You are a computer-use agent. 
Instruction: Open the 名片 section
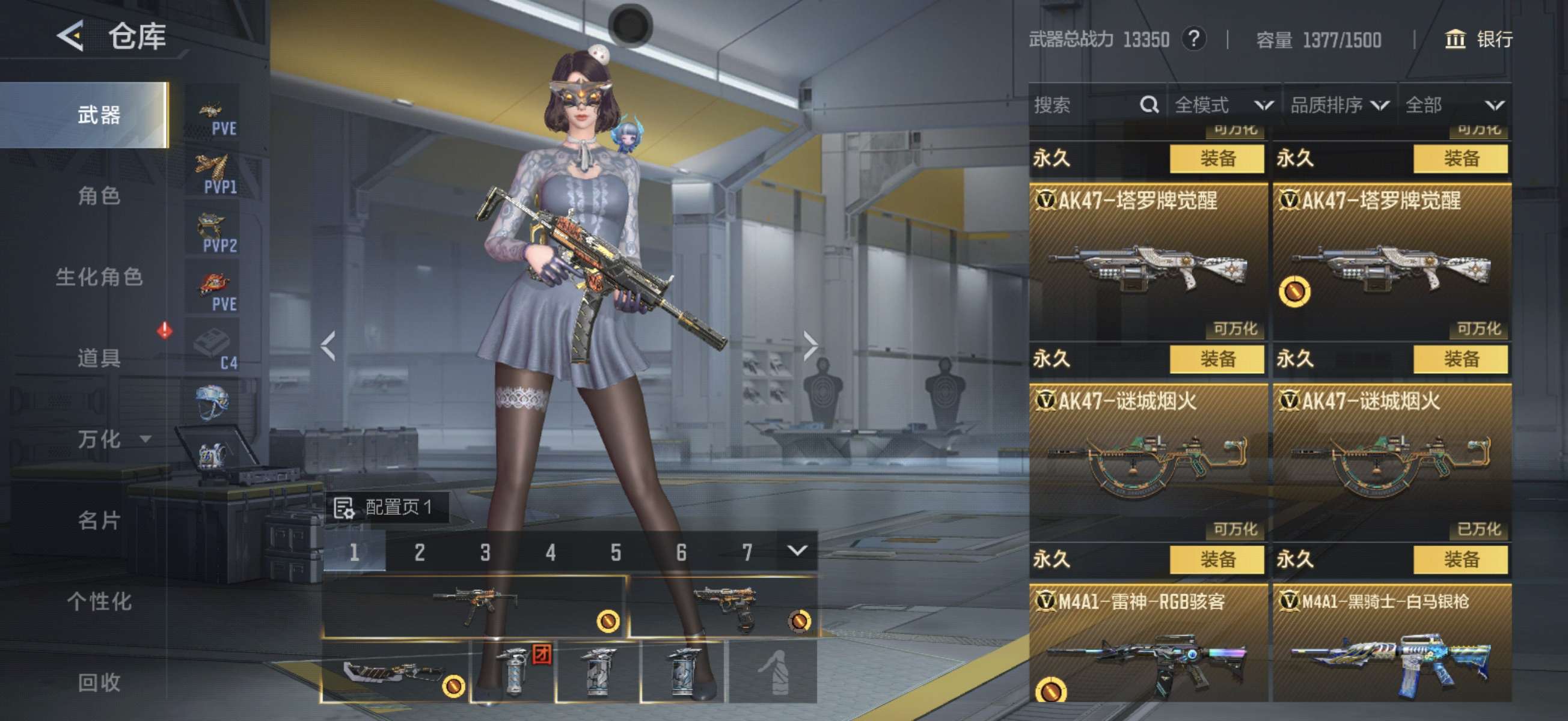pos(99,520)
